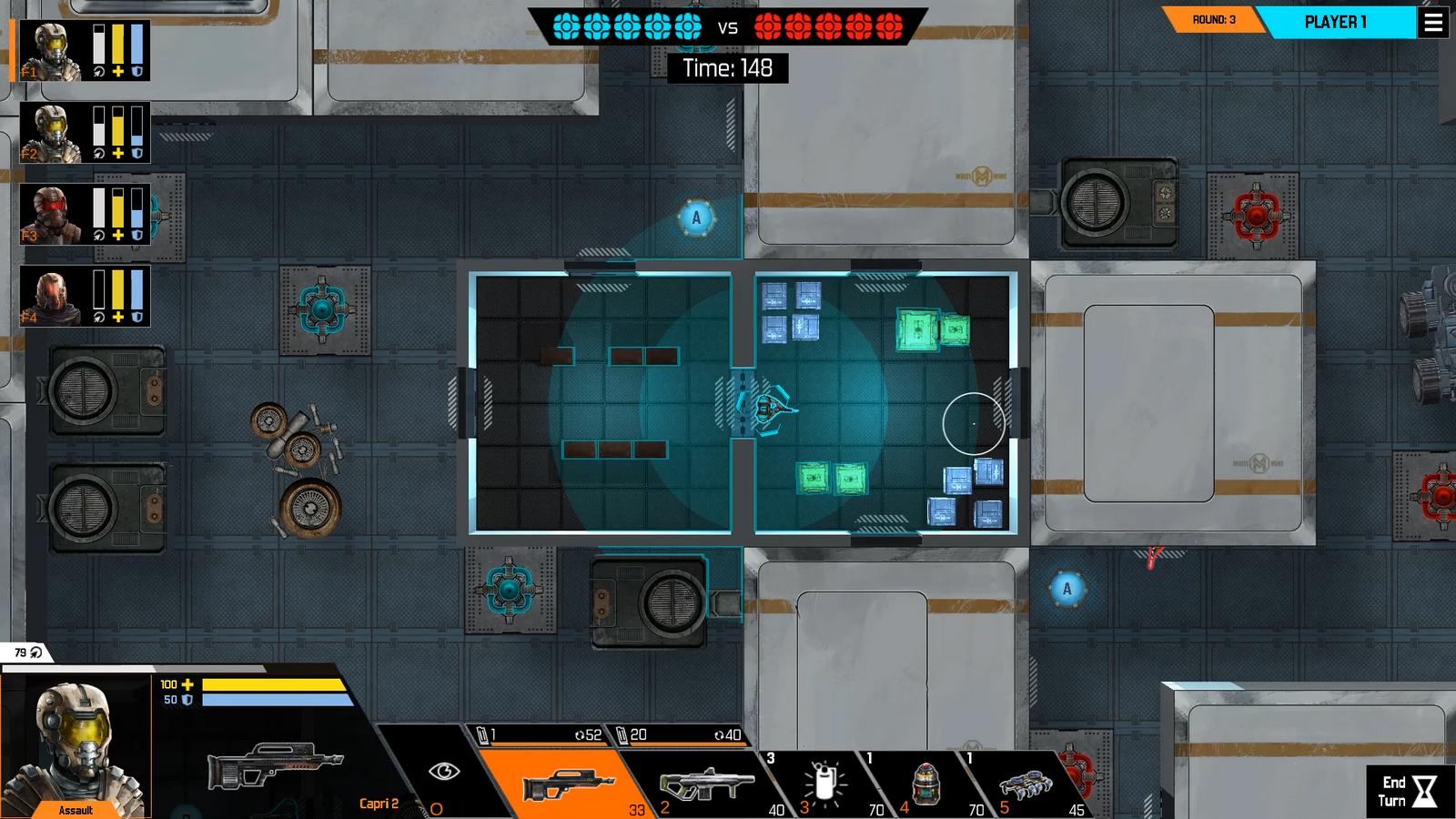Choose the red-visor soldier F3
Screen dimensions: 1456x819
[x=51, y=215]
